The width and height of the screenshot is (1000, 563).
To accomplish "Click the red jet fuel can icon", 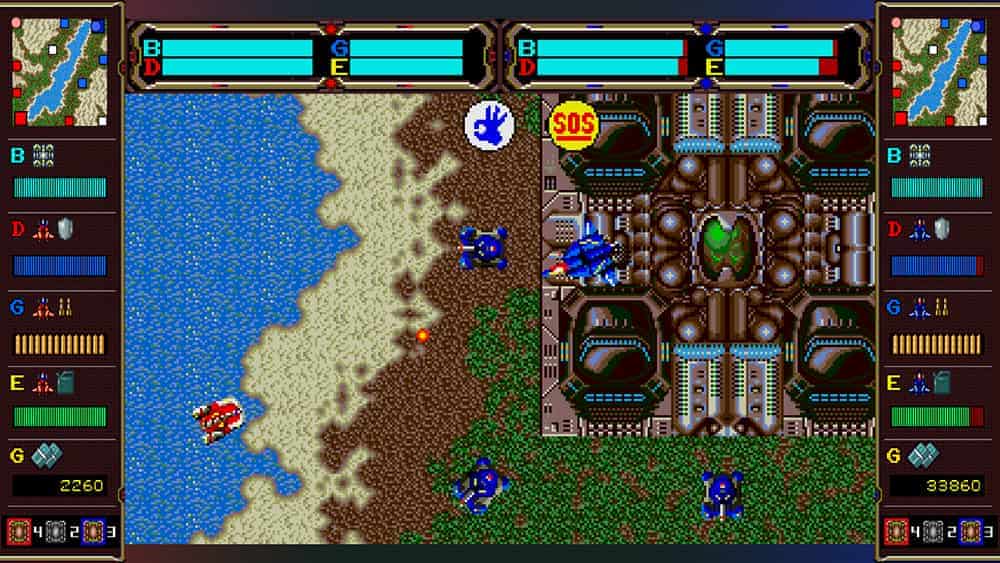I will (x=65, y=382).
